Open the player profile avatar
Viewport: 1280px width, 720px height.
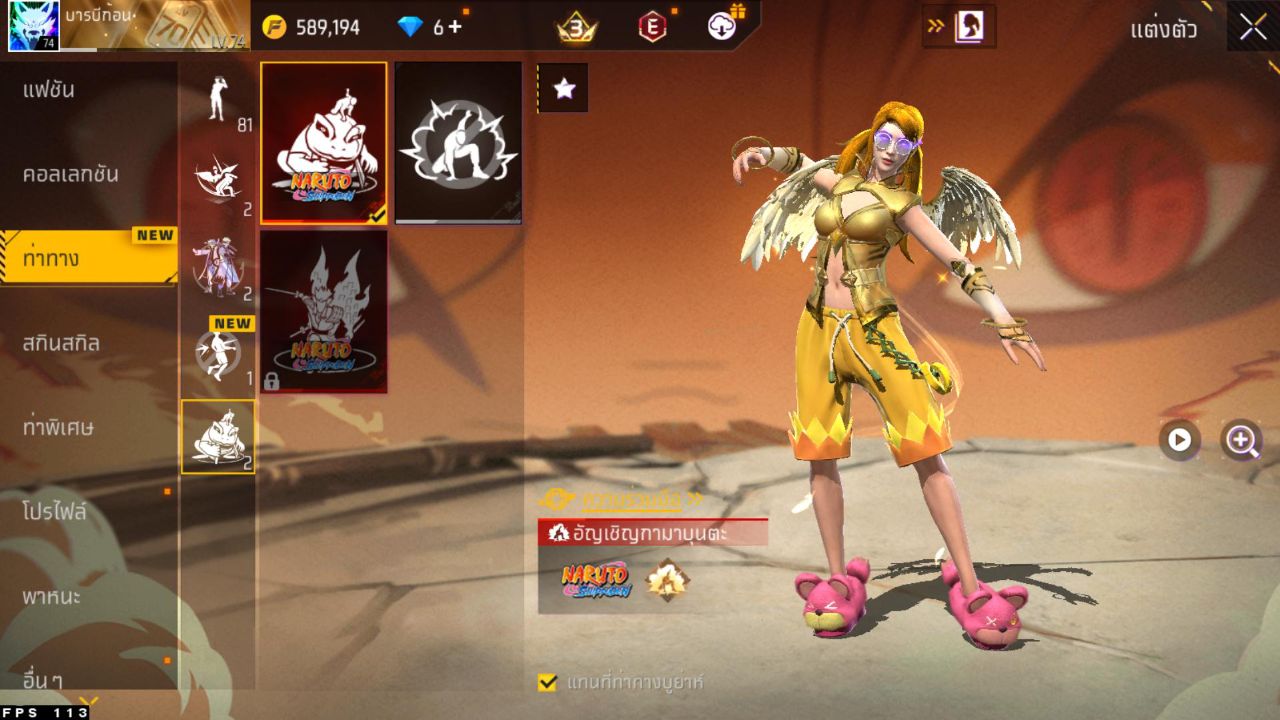[34, 26]
